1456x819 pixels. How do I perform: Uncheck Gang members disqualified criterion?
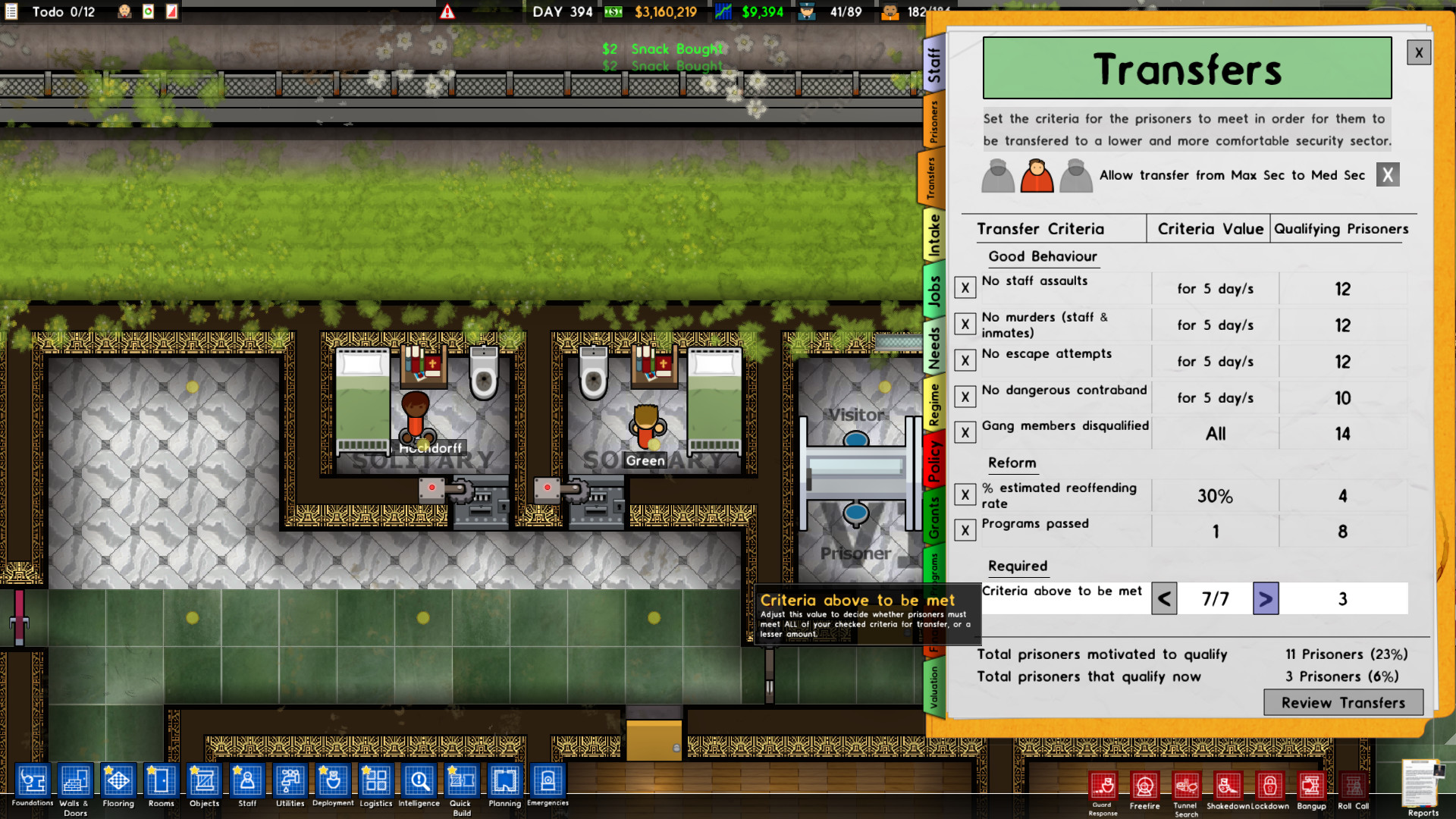pos(965,432)
